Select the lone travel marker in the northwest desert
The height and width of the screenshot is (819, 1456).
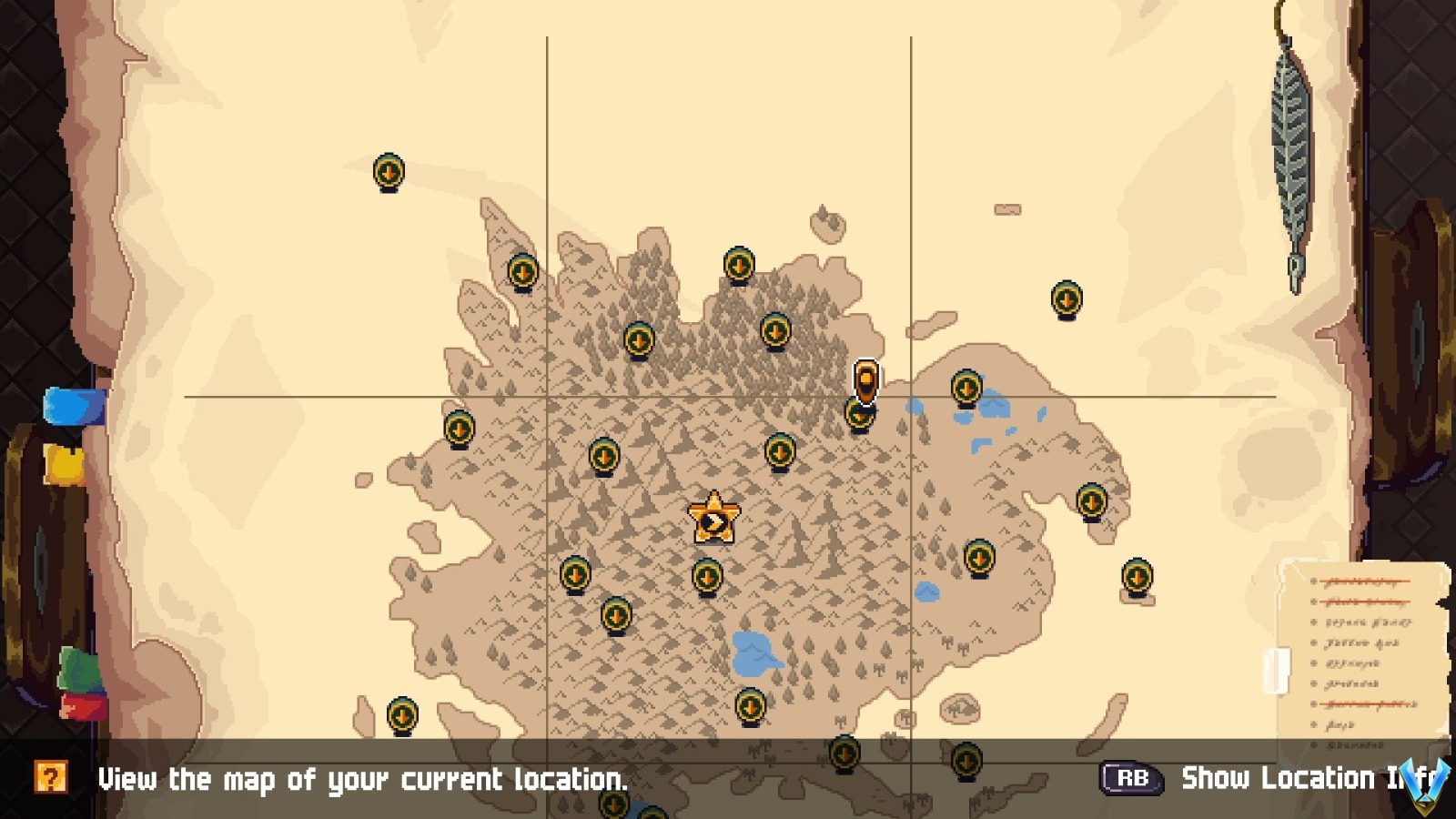(388, 169)
